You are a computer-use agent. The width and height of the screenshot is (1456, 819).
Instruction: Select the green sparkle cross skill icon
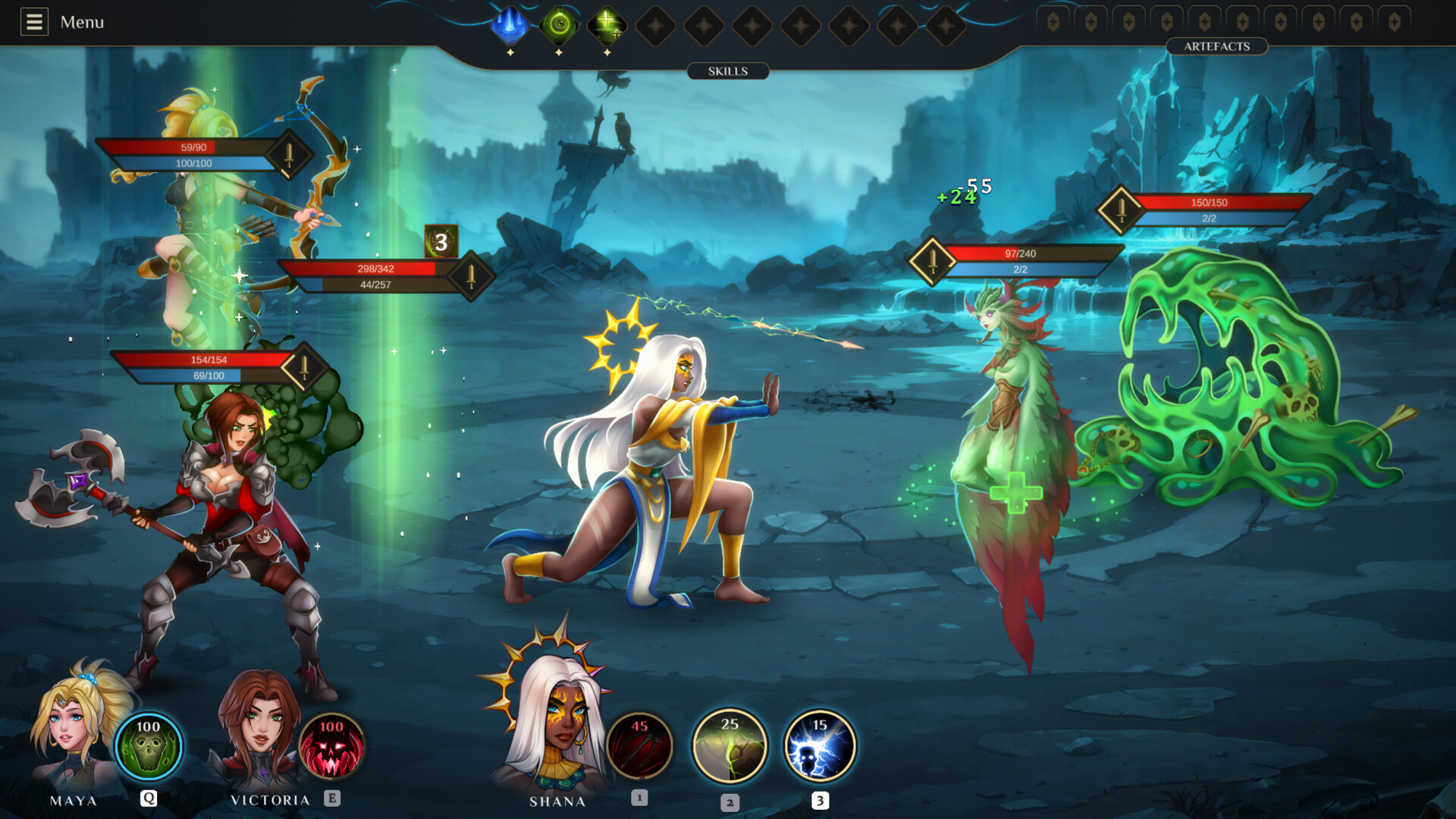pyautogui.click(x=607, y=25)
